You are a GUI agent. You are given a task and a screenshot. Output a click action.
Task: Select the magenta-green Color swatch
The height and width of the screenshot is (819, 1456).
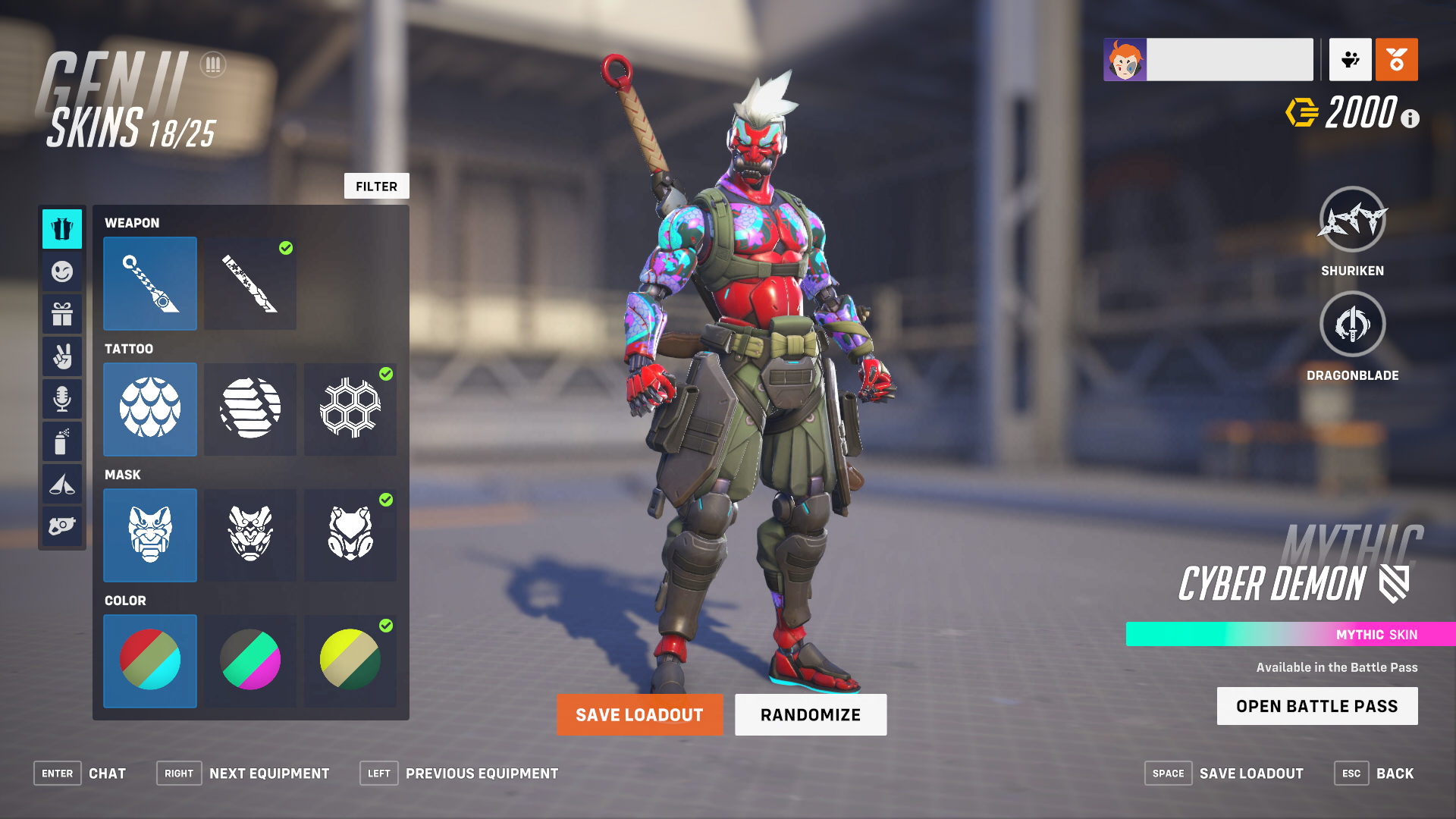coord(249,661)
